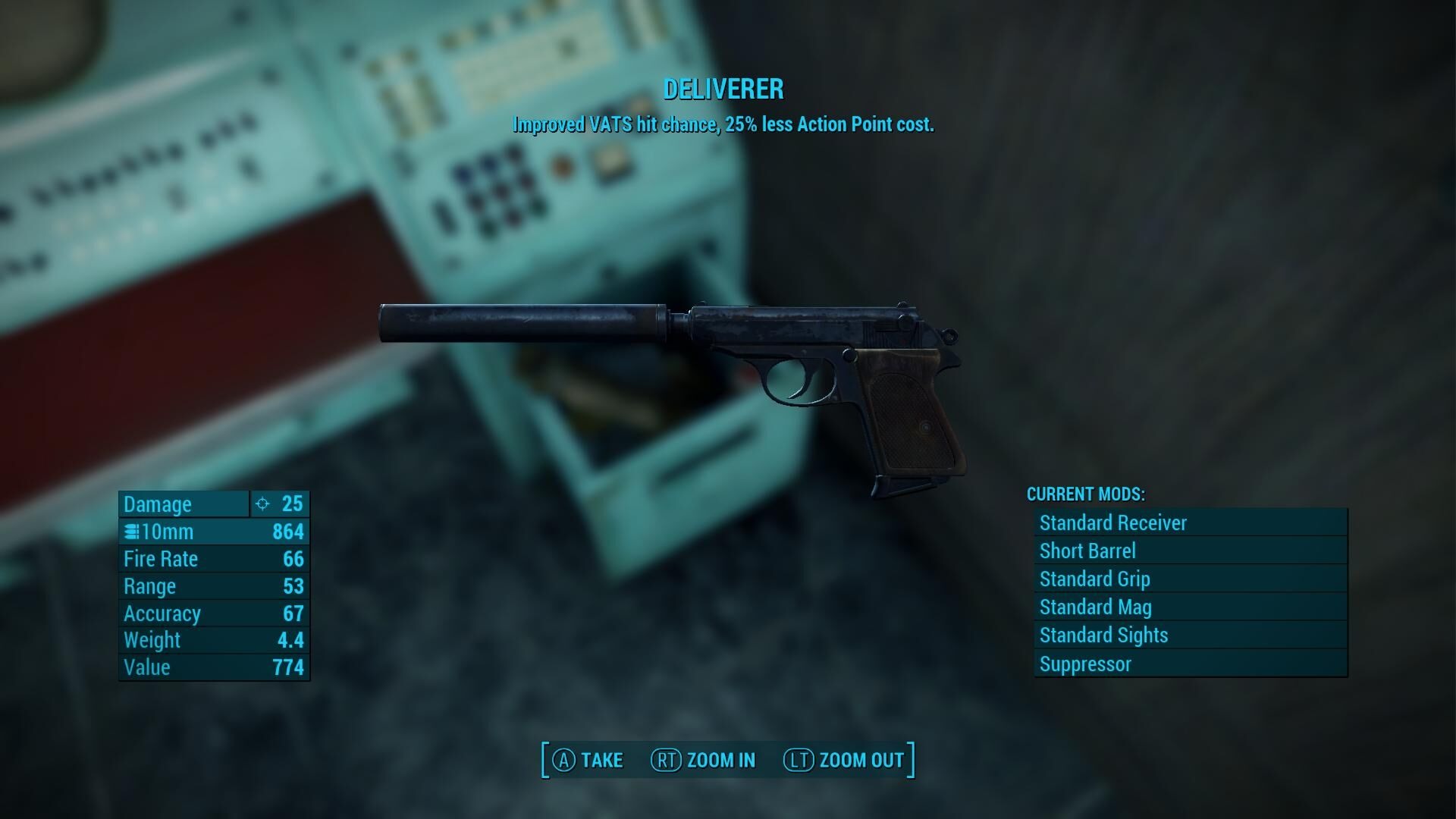Select the Standard Mag mod entry
This screenshot has width=1456, height=819.
pos(1190,607)
